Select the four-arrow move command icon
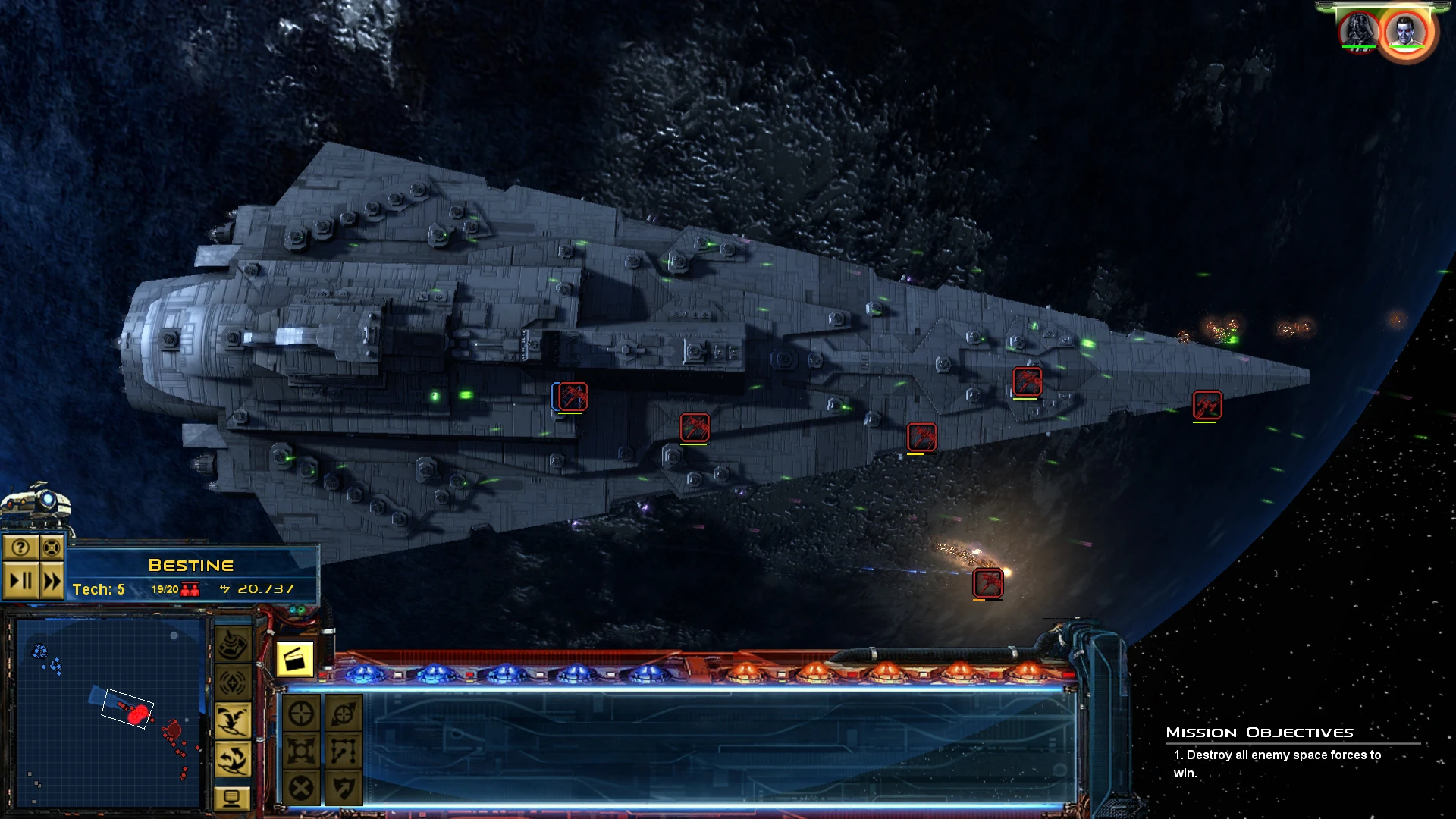Screen dimensions: 1456x819 point(300,751)
